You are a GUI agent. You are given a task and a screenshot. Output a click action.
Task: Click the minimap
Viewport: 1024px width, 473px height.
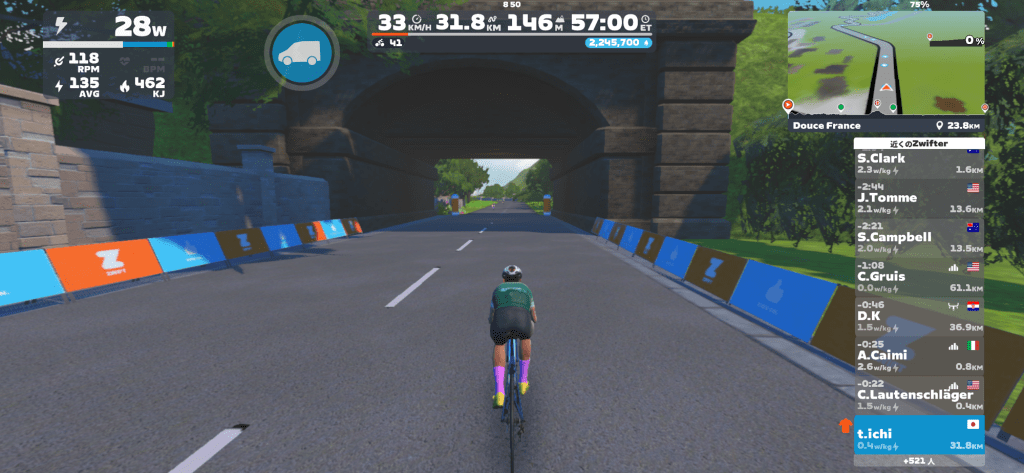pos(885,62)
